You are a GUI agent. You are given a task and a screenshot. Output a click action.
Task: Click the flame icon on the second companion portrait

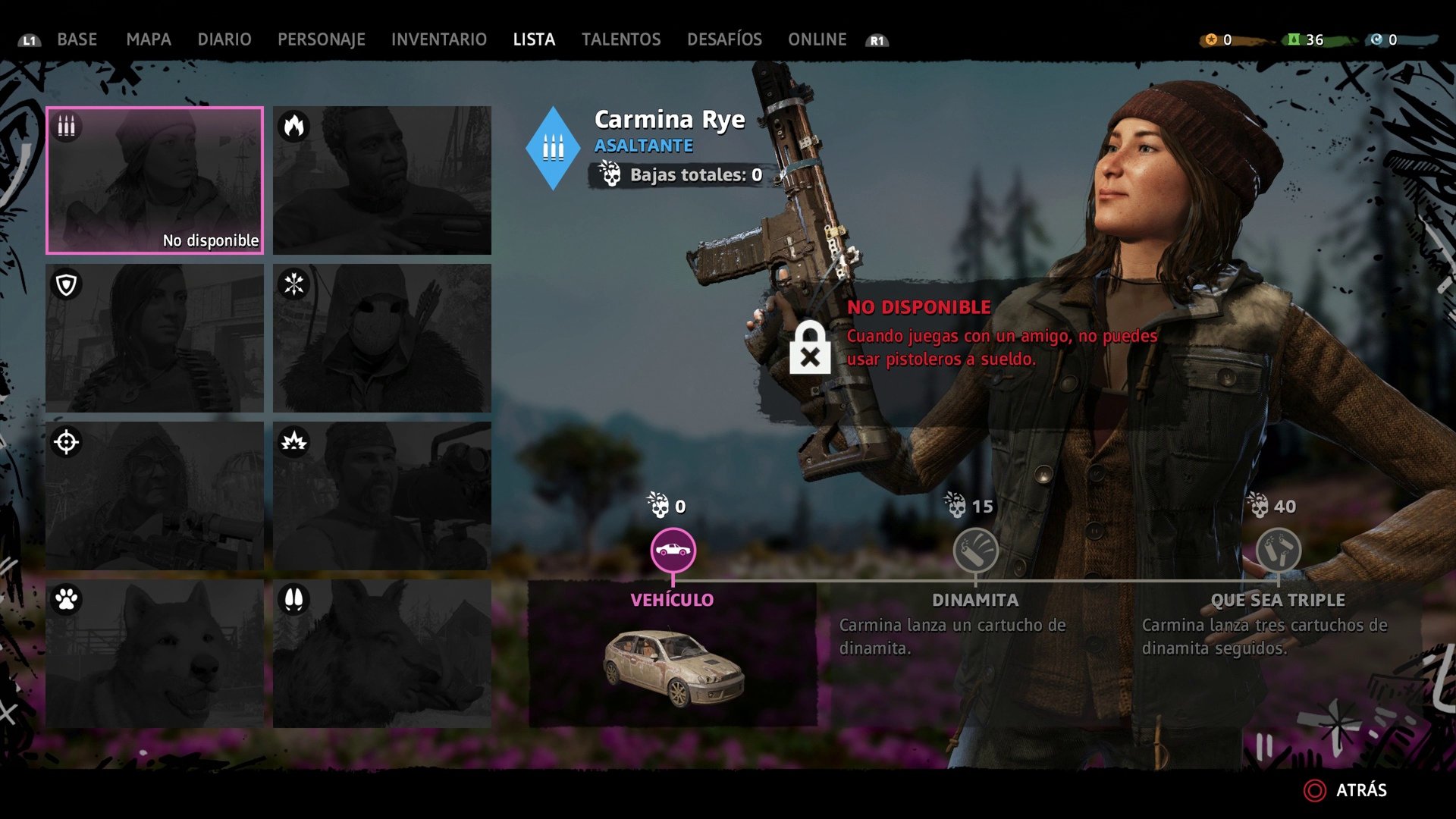point(296,127)
